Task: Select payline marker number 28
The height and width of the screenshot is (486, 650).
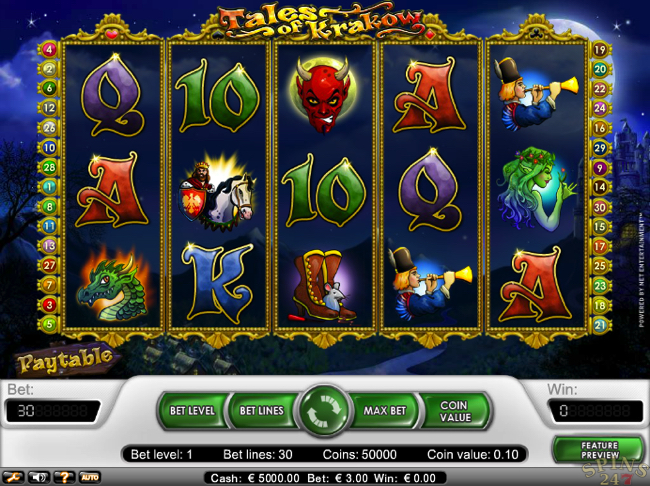Action: click(48, 166)
